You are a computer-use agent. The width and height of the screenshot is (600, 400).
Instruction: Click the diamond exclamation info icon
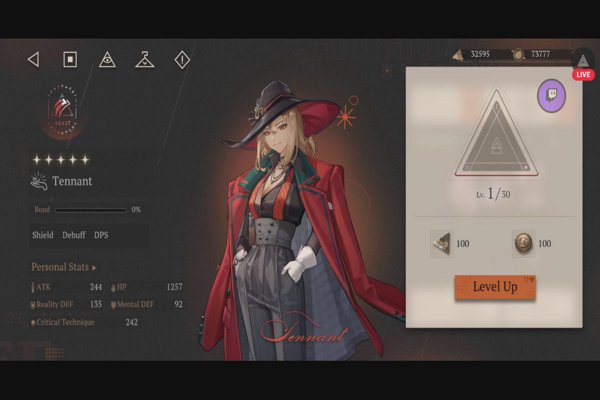(182, 60)
